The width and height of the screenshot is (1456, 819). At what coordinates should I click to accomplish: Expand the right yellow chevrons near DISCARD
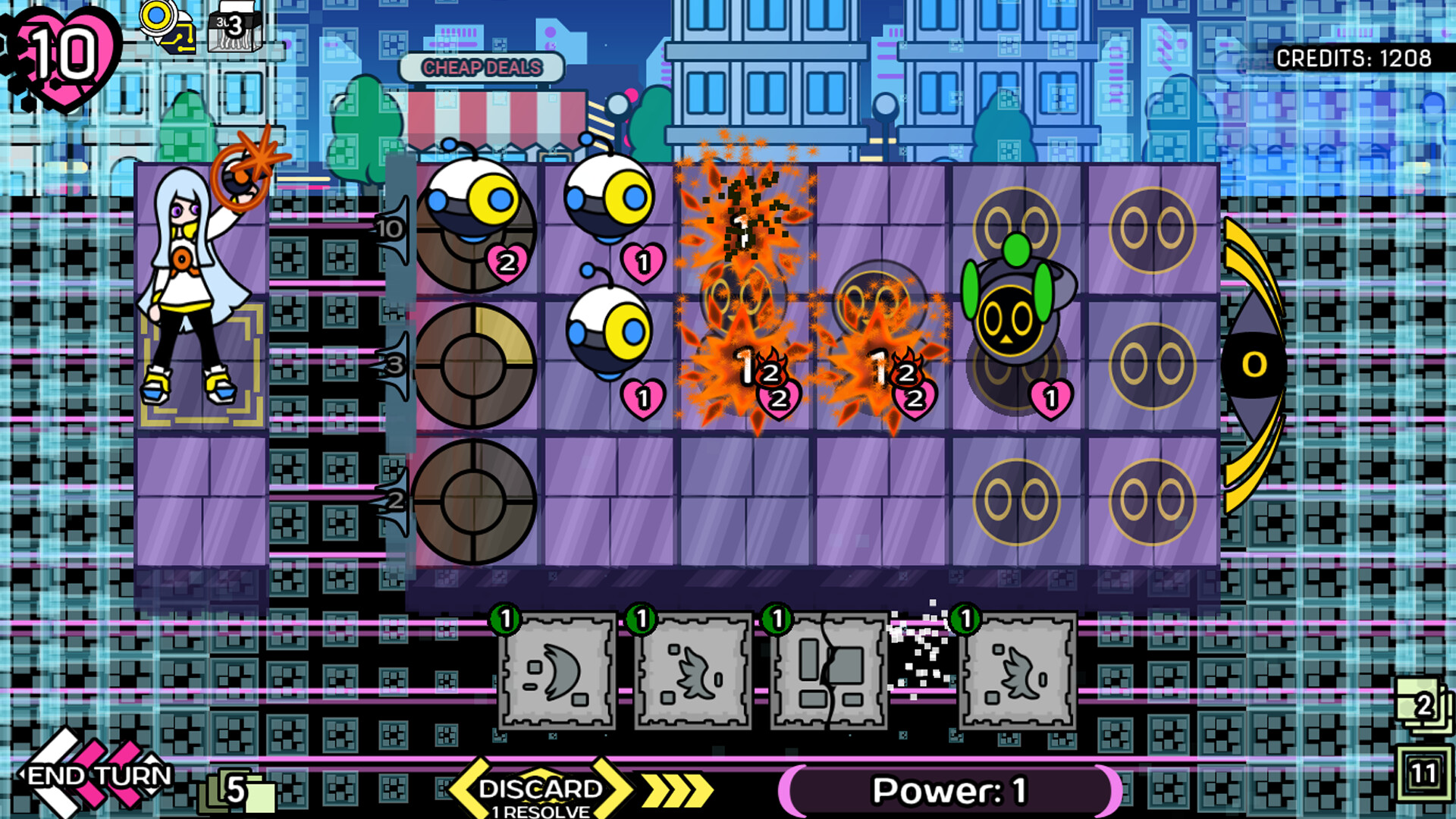point(675,789)
